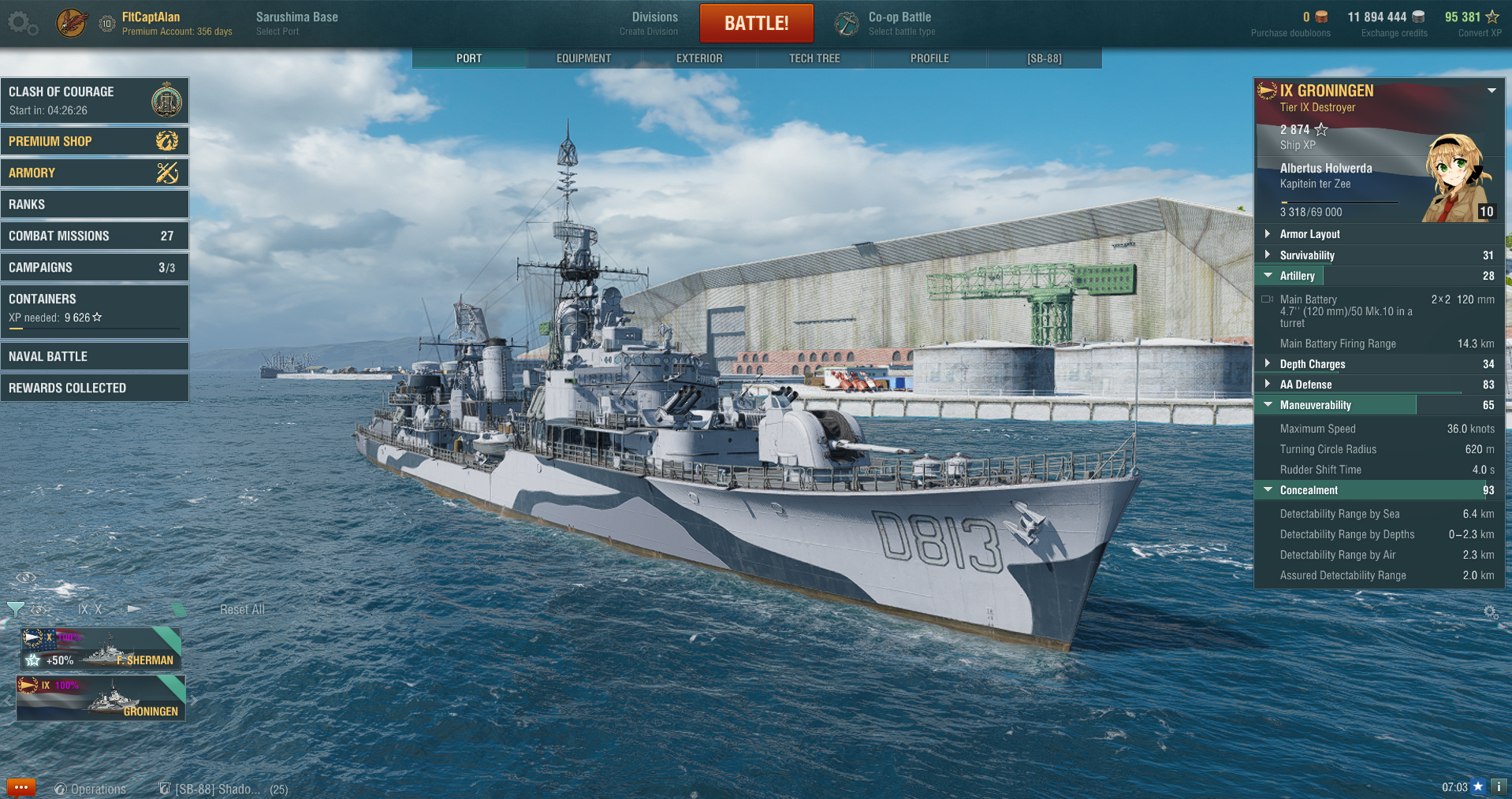
Task: Choose the F. Sherman ship card
Action: pos(101,648)
